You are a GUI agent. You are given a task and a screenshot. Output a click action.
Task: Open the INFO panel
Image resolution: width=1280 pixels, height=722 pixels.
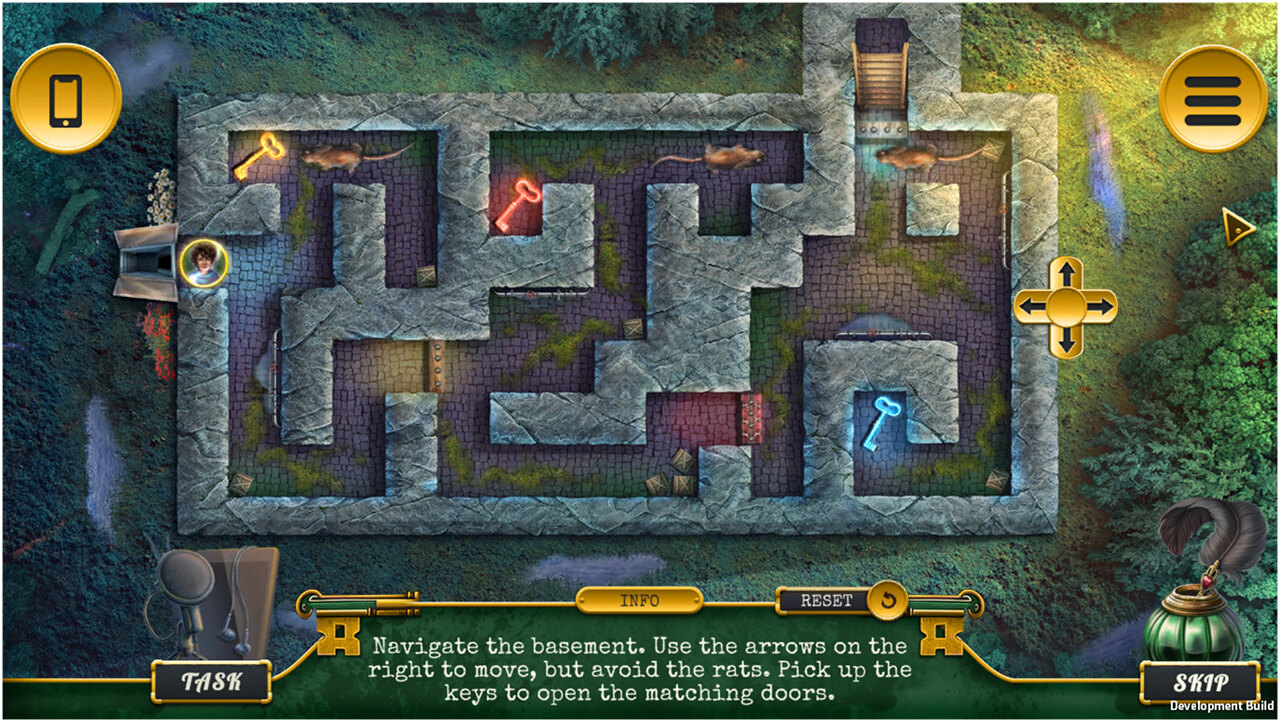click(639, 601)
